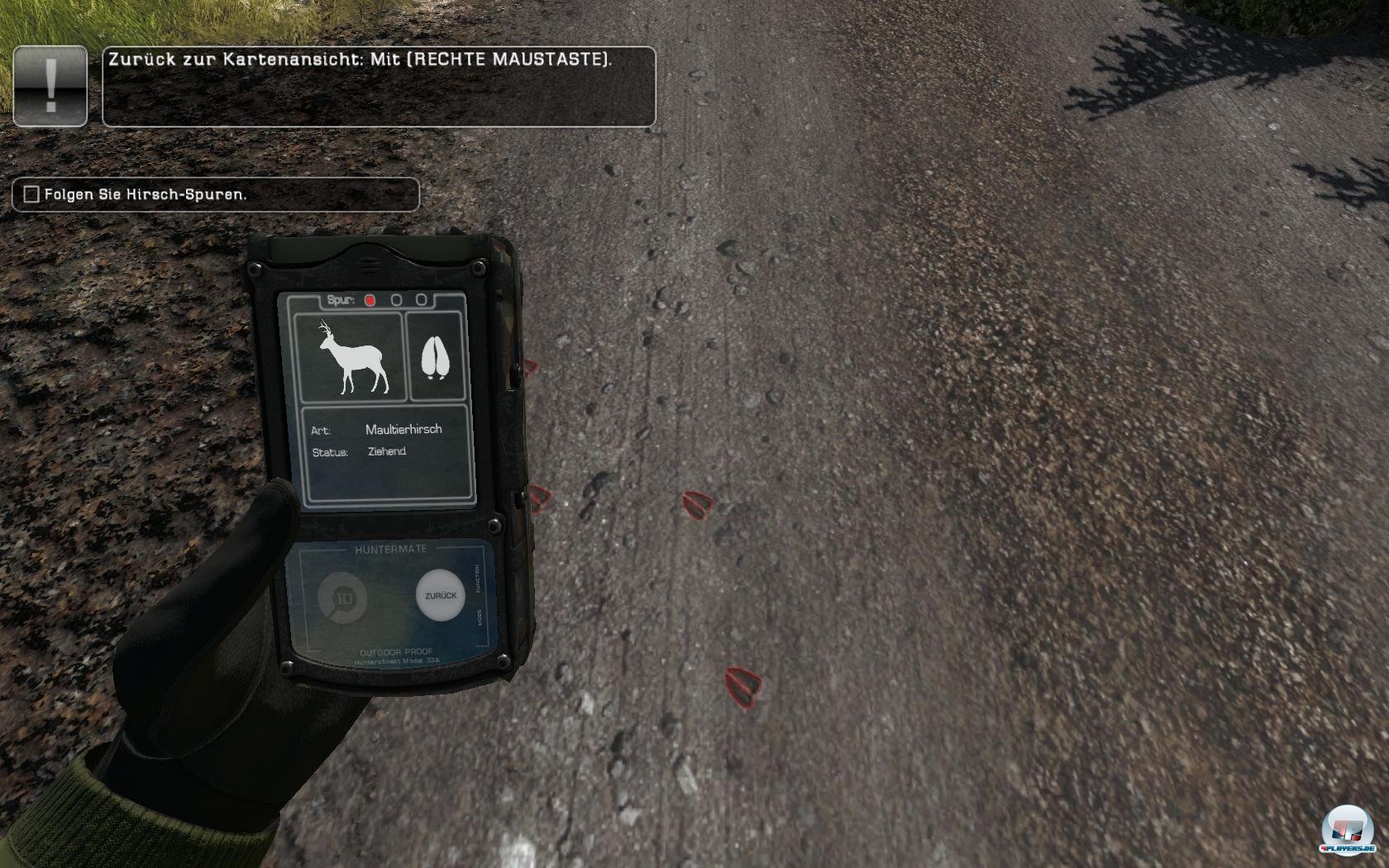The height and width of the screenshot is (868, 1389).
Task: Select the third empty Spur slot
Action: tap(422, 301)
